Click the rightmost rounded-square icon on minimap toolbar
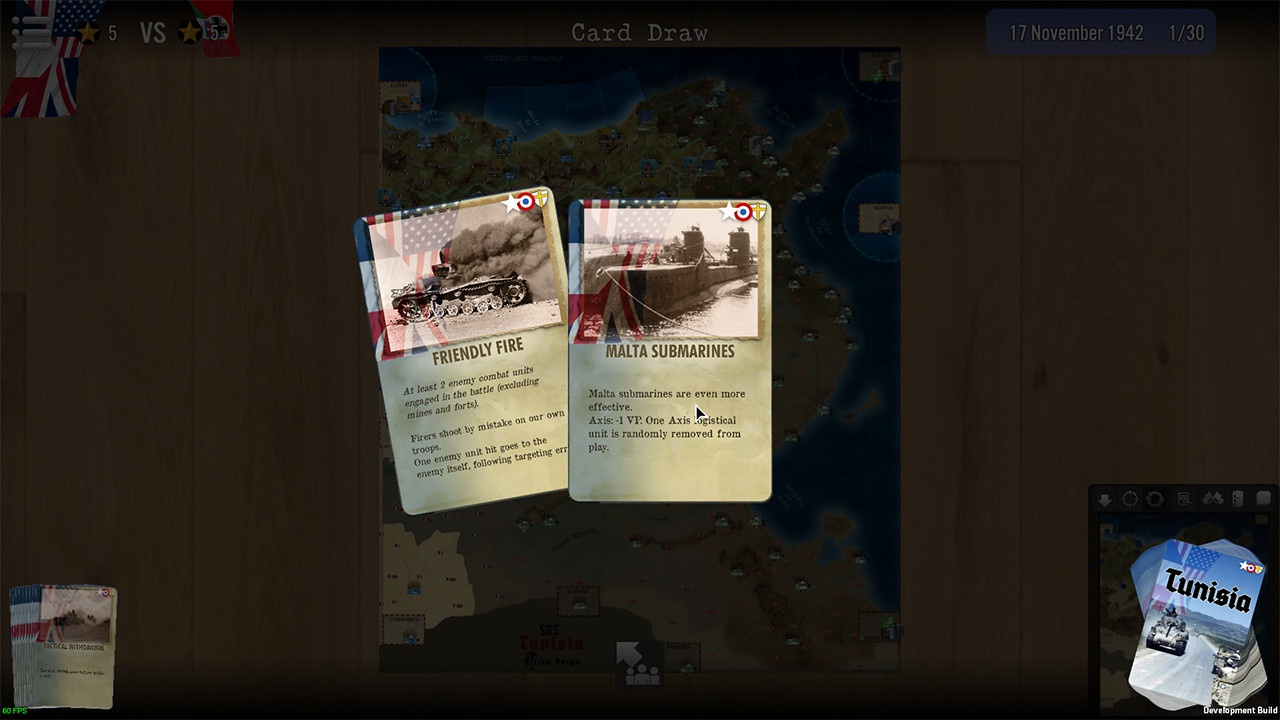Viewport: 1280px width, 720px height. tap(1264, 498)
